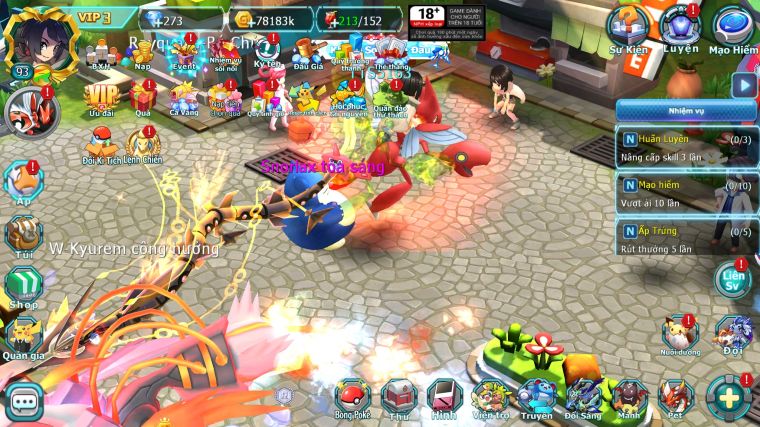This screenshot has height=427, width=760.
Task: Open the player avatar profile
Action: pos(30,40)
